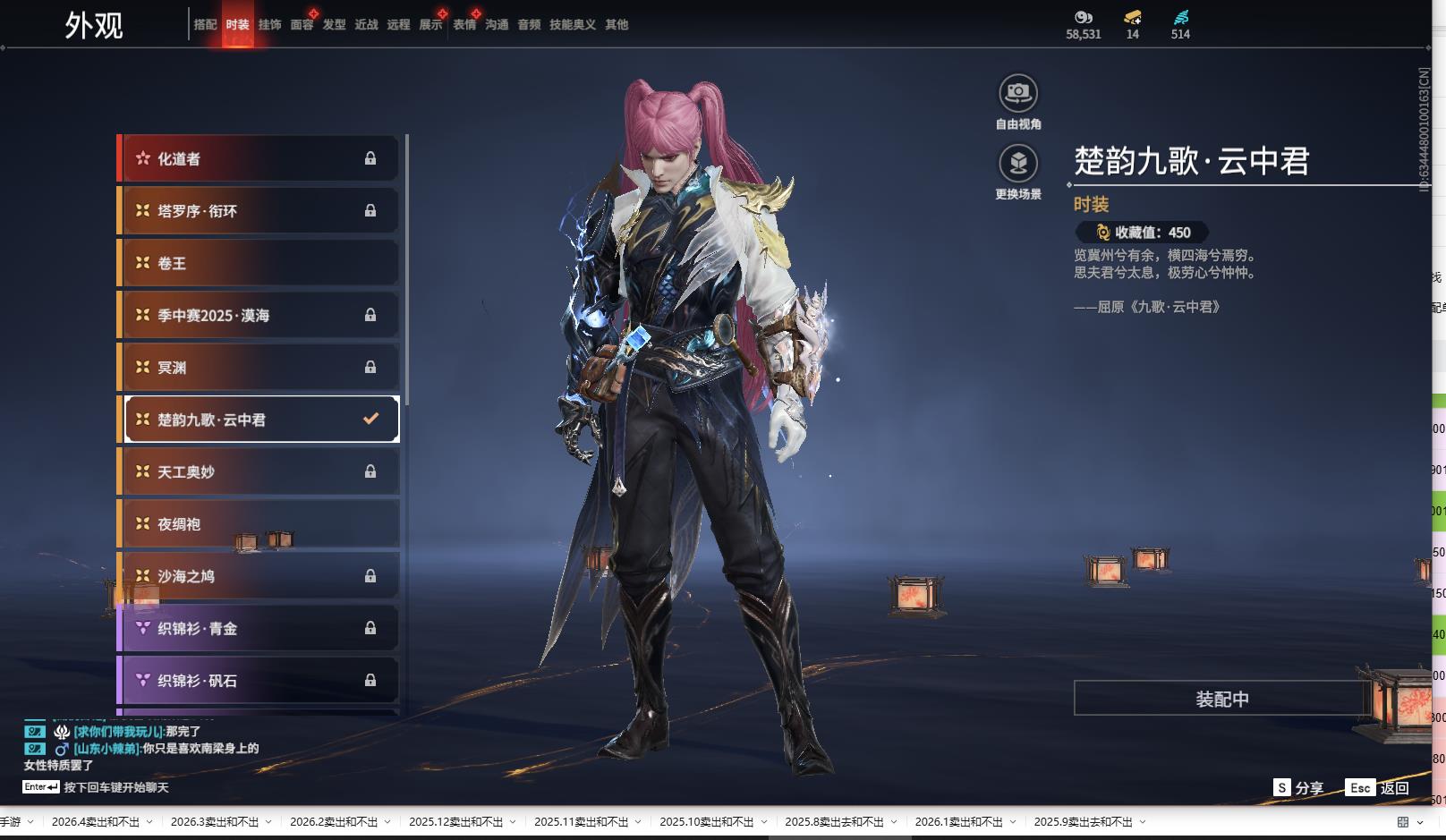Switch to the 搭配 tab
This screenshot has height=840, width=1446.
[x=205, y=25]
